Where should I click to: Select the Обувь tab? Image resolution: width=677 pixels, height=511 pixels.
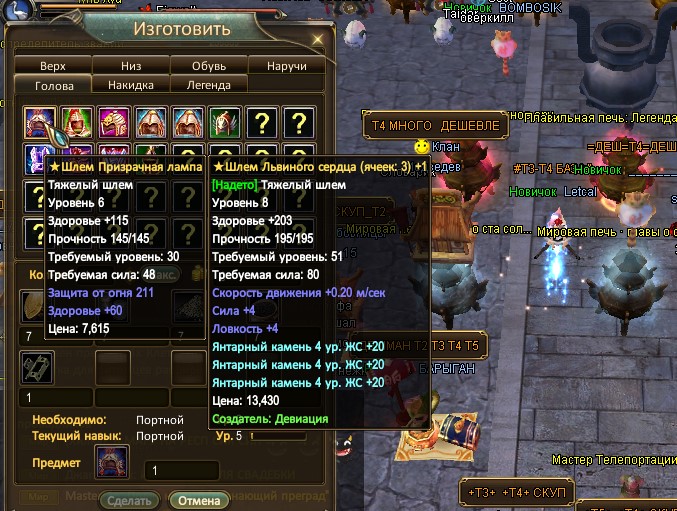(x=209, y=66)
